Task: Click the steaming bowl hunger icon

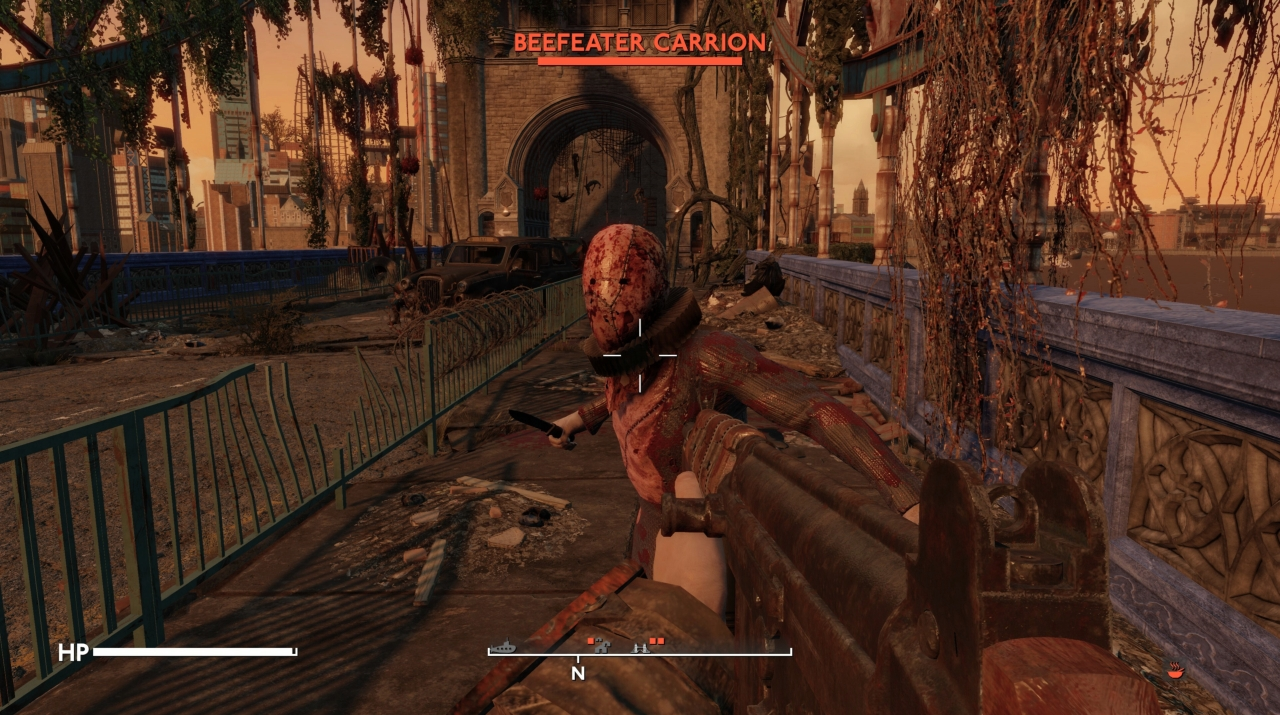Action: (x=1175, y=673)
